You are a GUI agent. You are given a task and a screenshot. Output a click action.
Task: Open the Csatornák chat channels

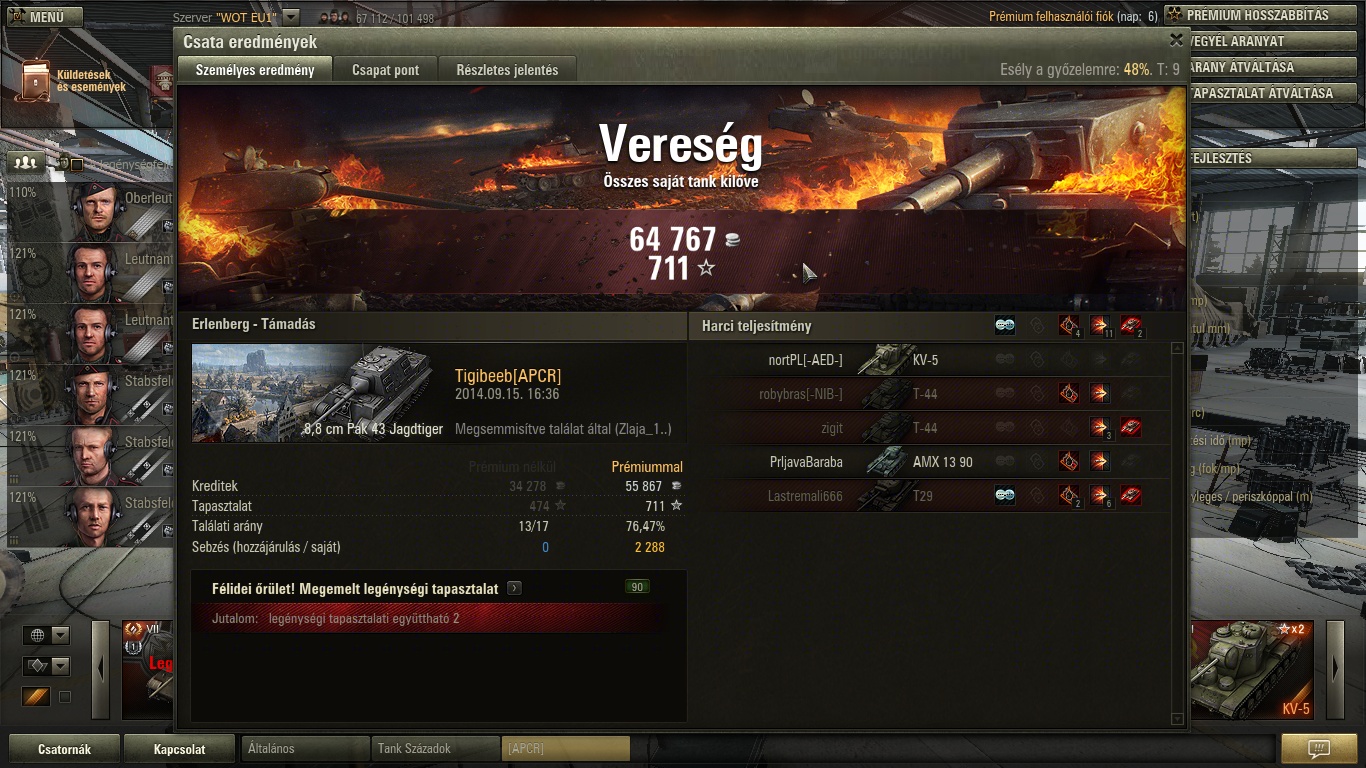64,749
